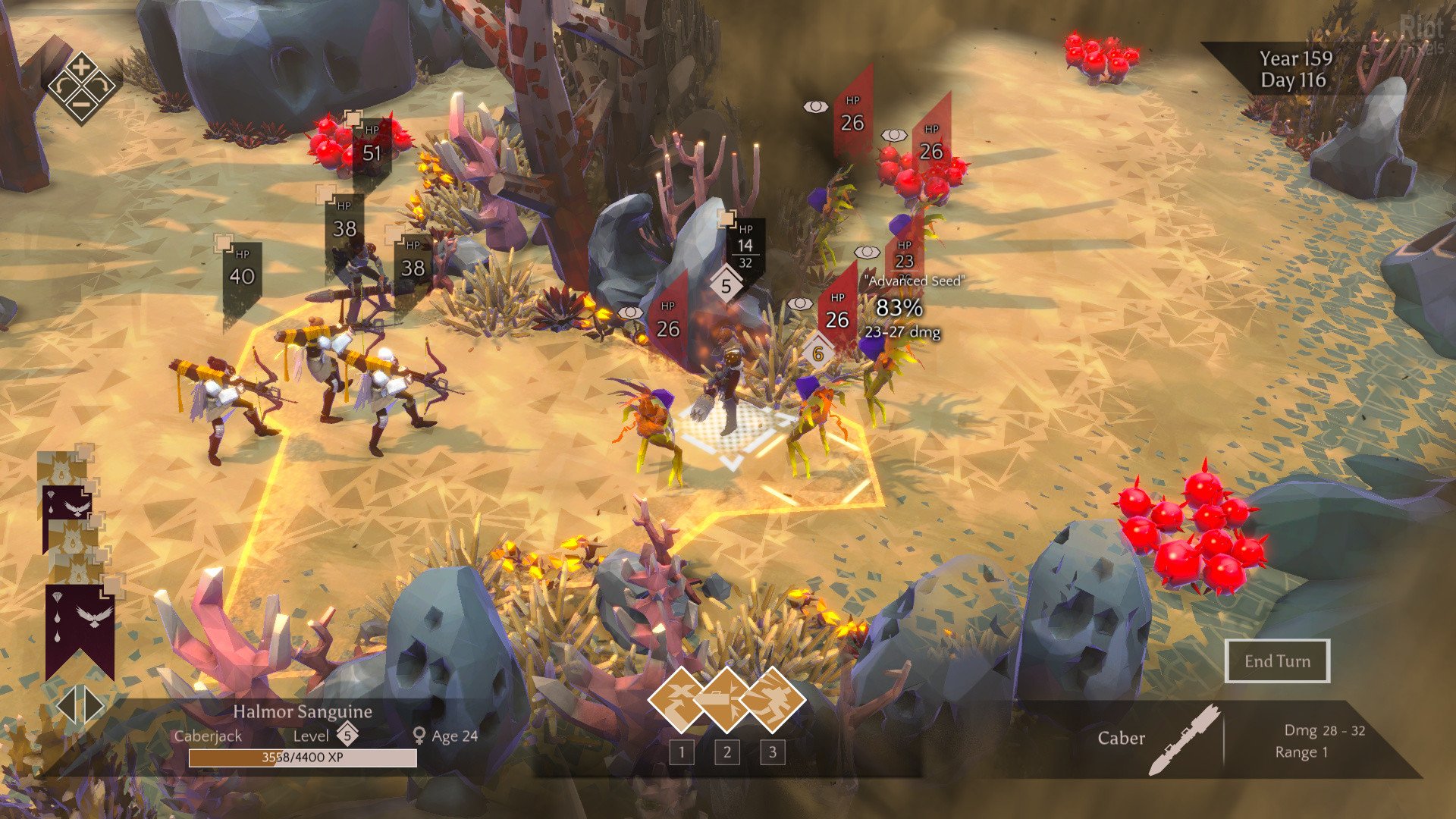
Task: End the current turn
Action: click(1277, 661)
